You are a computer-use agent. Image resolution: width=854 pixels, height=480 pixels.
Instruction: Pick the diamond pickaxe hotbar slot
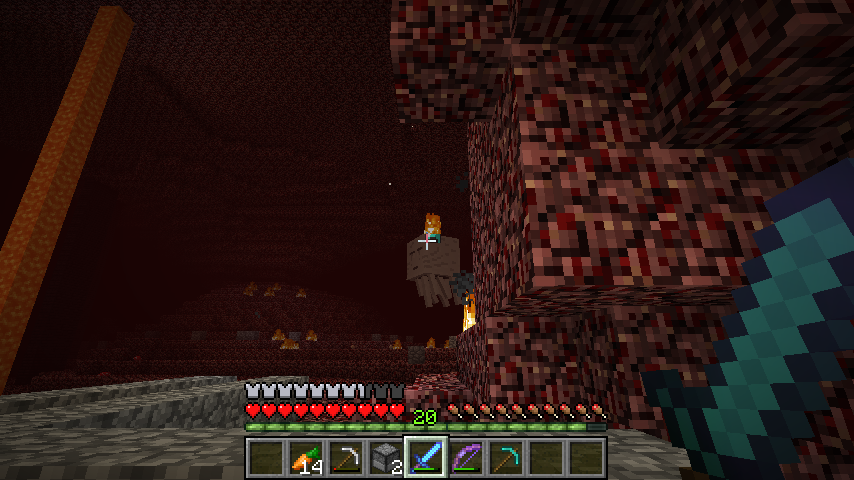[504, 458]
